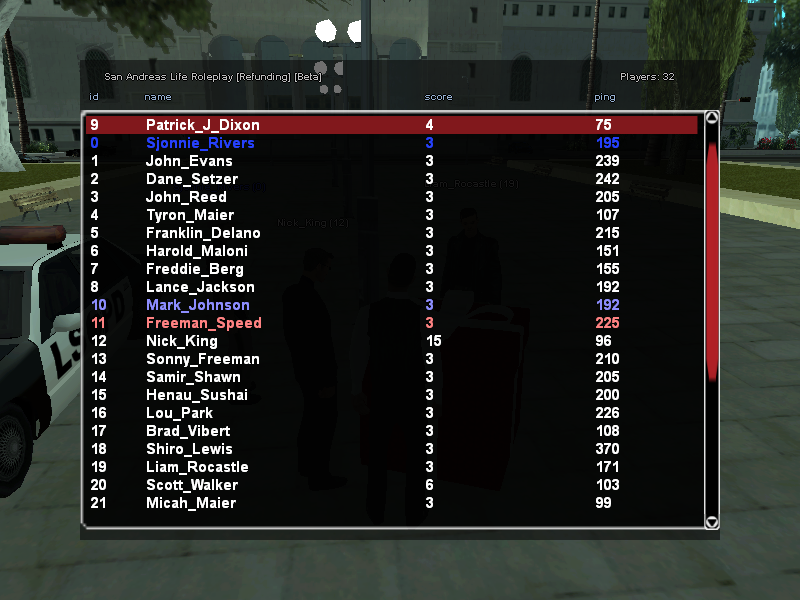The width and height of the screenshot is (800, 600).
Task: Choose player John_Evans from the scoreboard
Action: point(189,161)
